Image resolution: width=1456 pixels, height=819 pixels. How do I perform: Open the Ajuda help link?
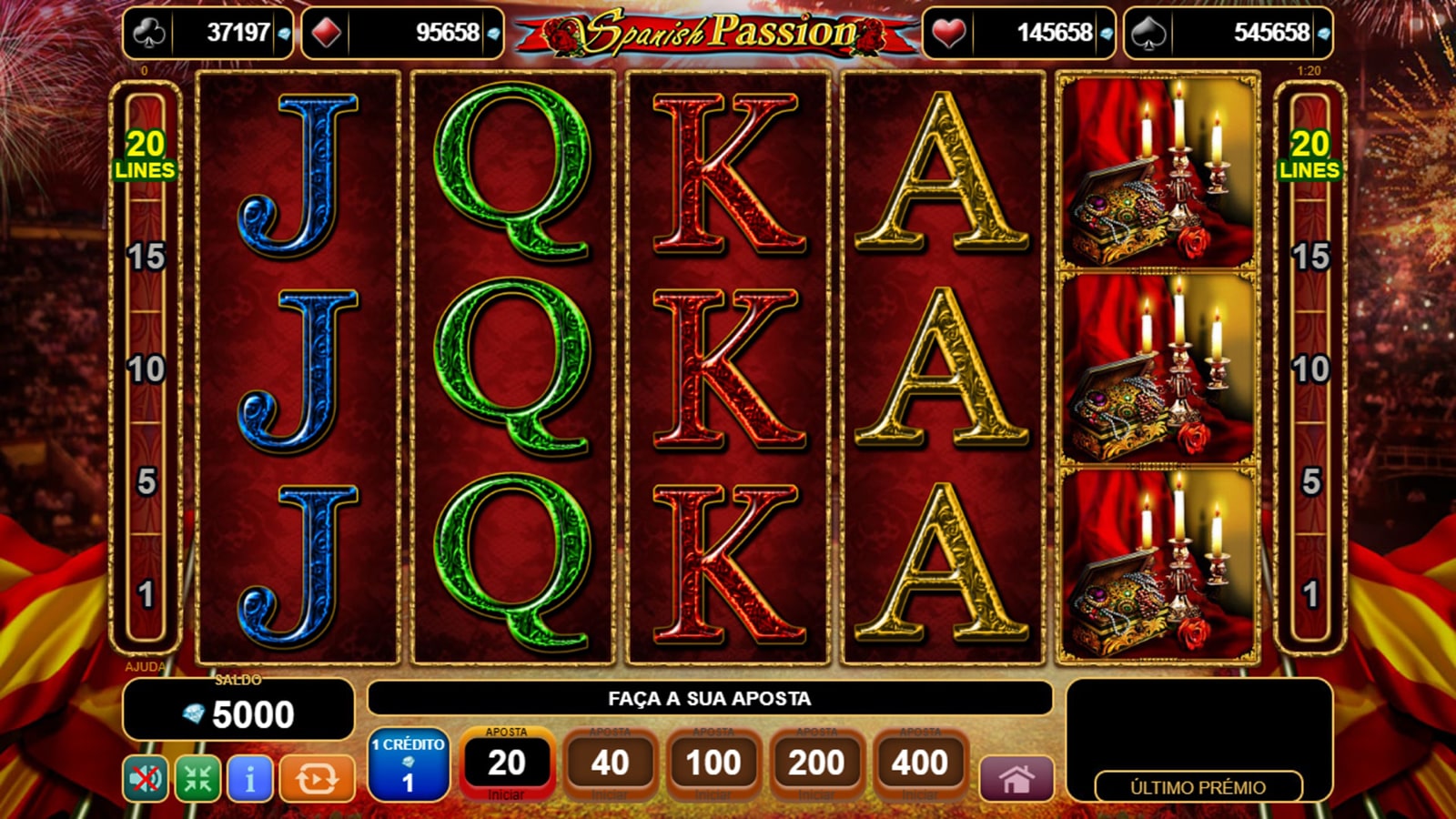pyautogui.click(x=145, y=666)
